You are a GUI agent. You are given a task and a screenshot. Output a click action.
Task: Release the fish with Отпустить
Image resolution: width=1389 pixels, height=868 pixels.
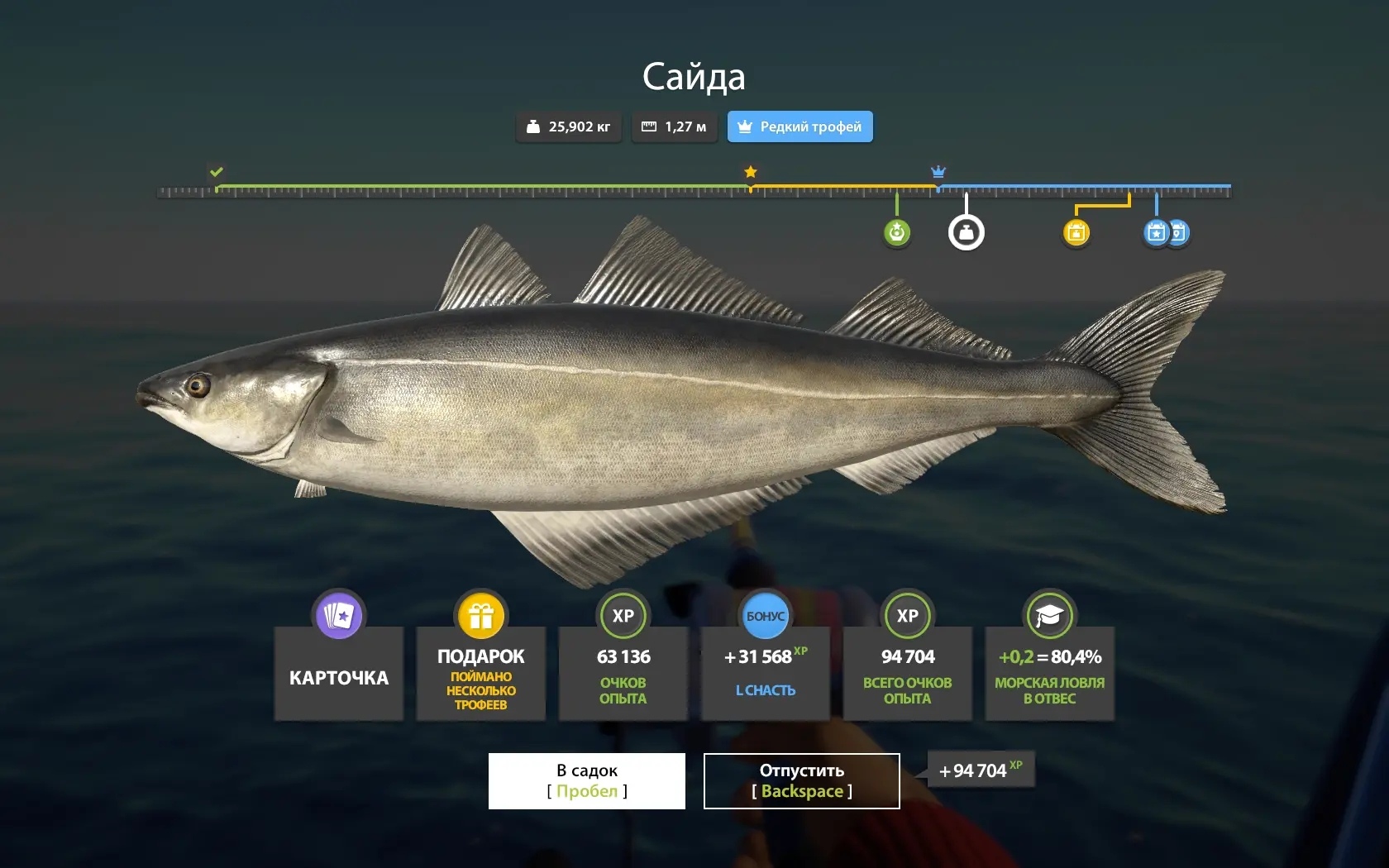[801, 780]
